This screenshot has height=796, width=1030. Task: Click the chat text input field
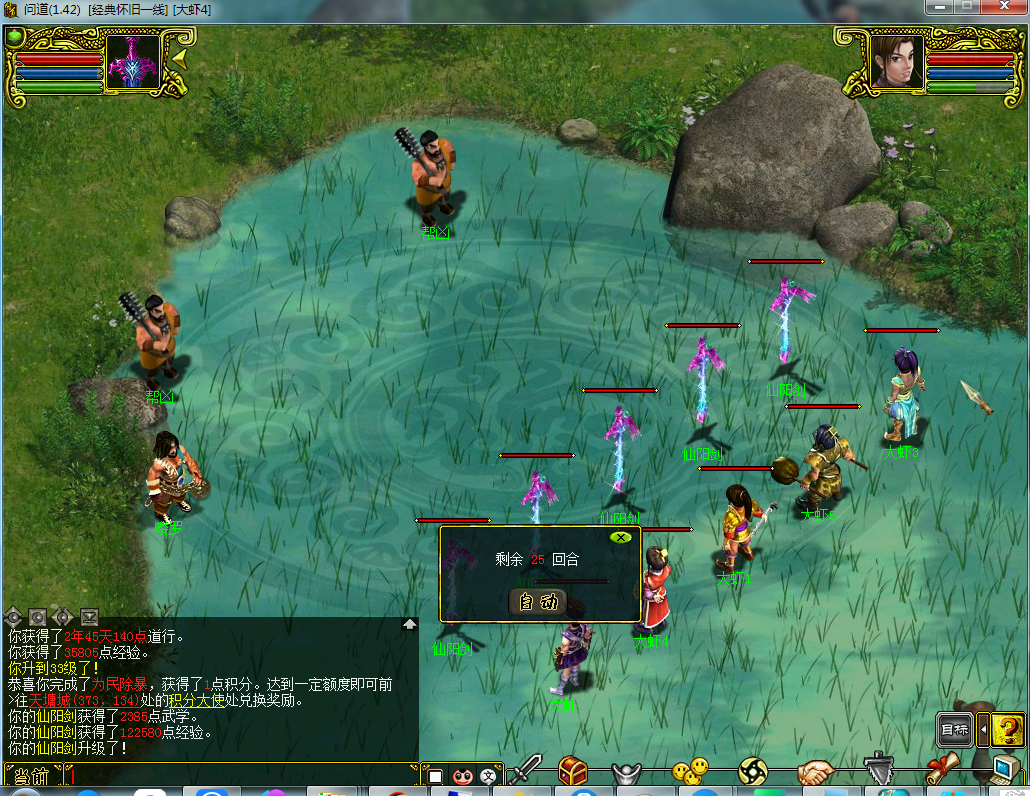pos(240,775)
